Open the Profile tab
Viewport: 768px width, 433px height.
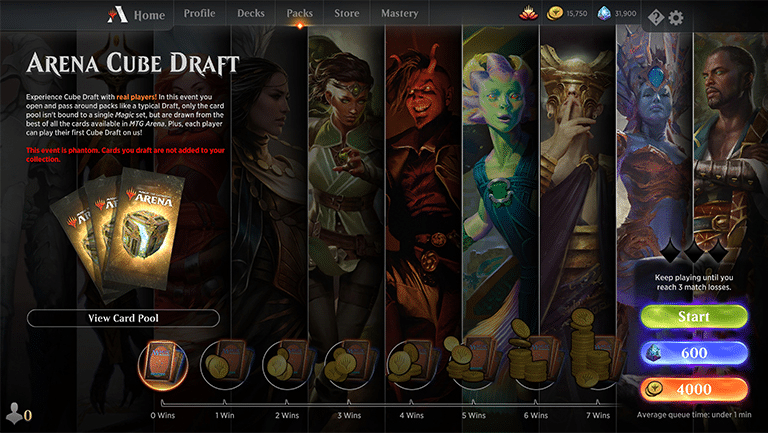[199, 15]
